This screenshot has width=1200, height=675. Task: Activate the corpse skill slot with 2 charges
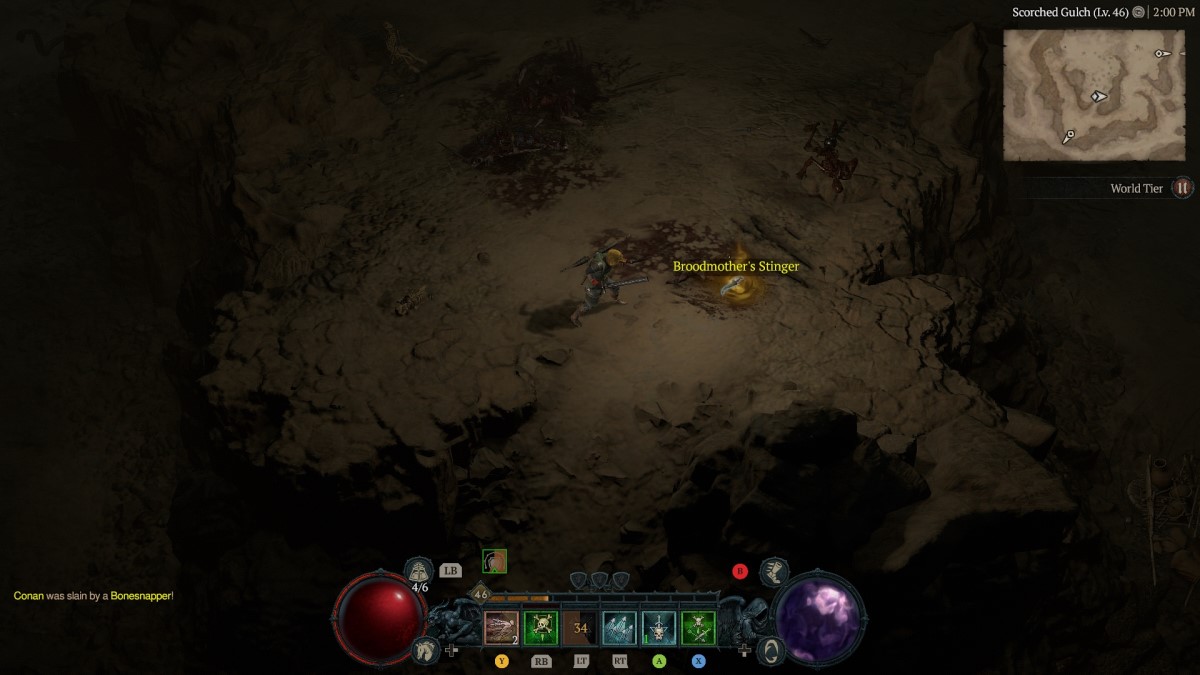pos(502,628)
